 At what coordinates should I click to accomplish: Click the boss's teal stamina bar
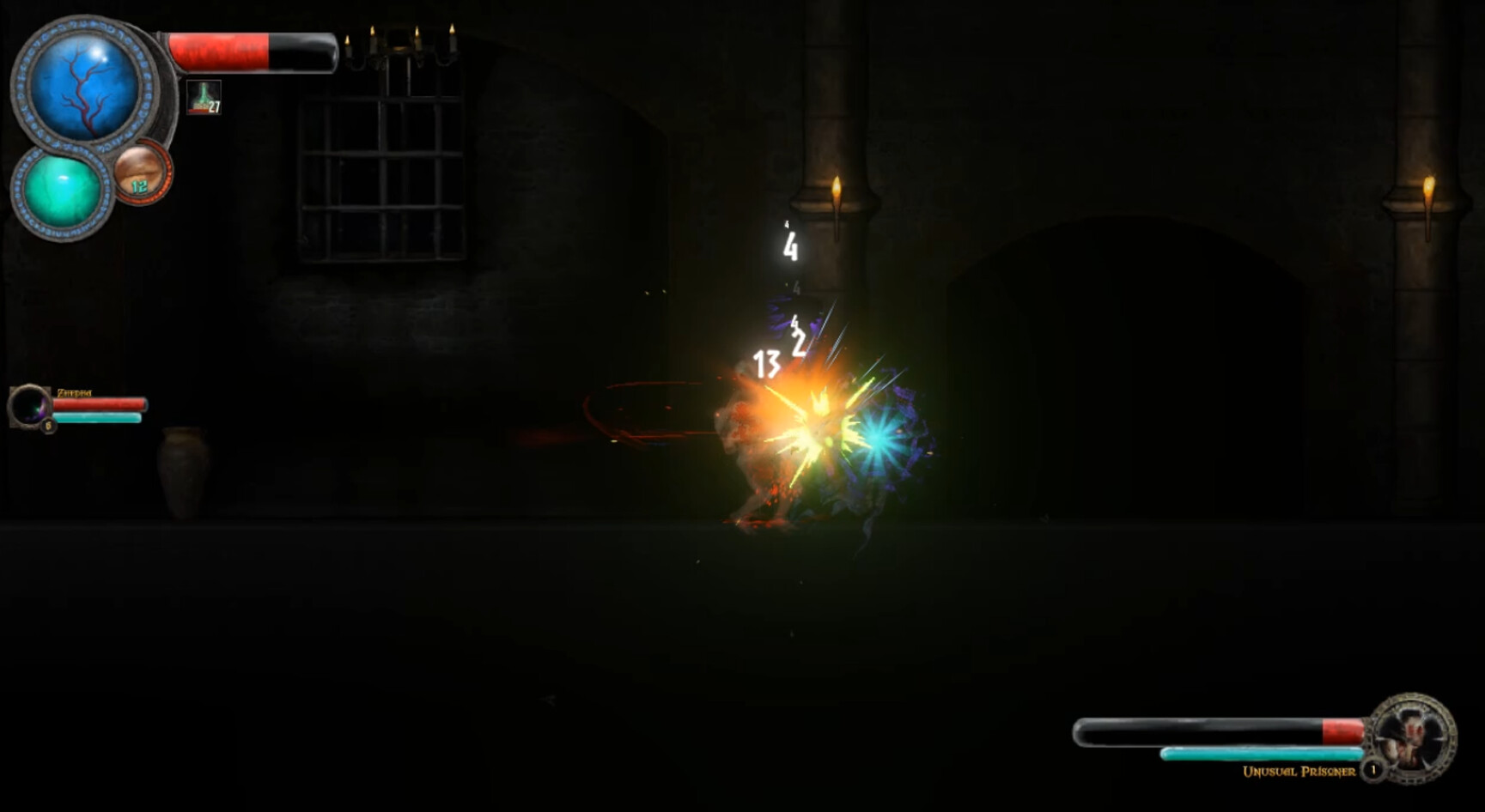[x=1263, y=753]
